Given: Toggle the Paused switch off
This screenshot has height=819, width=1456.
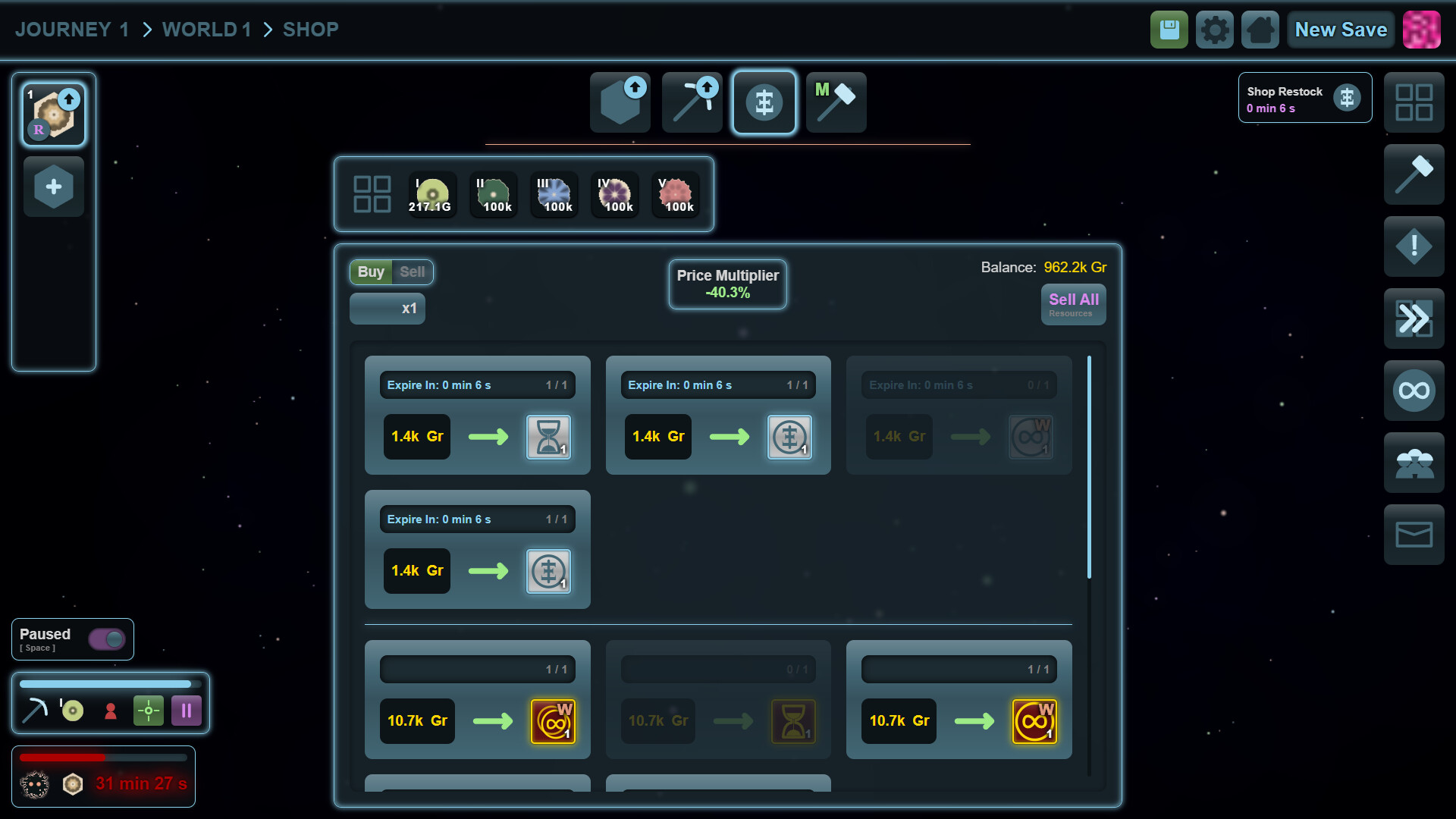Looking at the screenshot, I should coord(107,639).
